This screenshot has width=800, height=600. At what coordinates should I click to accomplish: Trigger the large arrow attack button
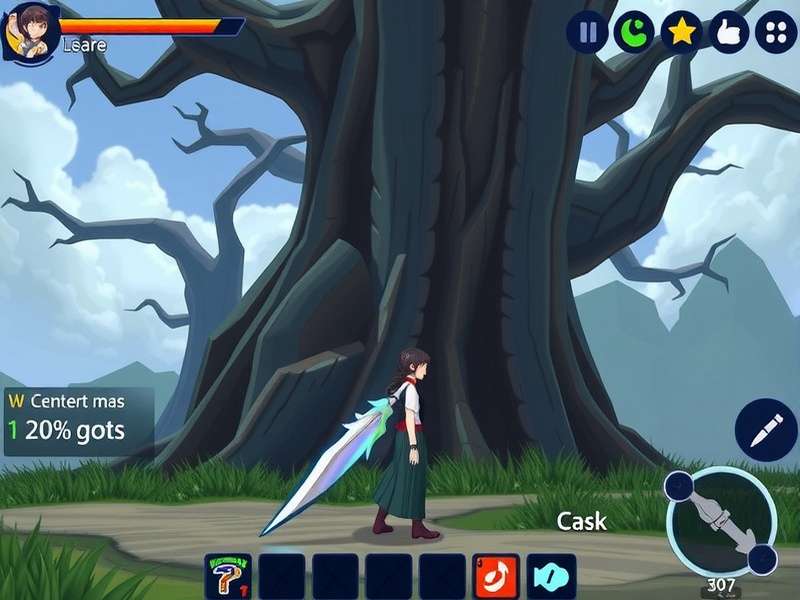click(x=720, y=521)
